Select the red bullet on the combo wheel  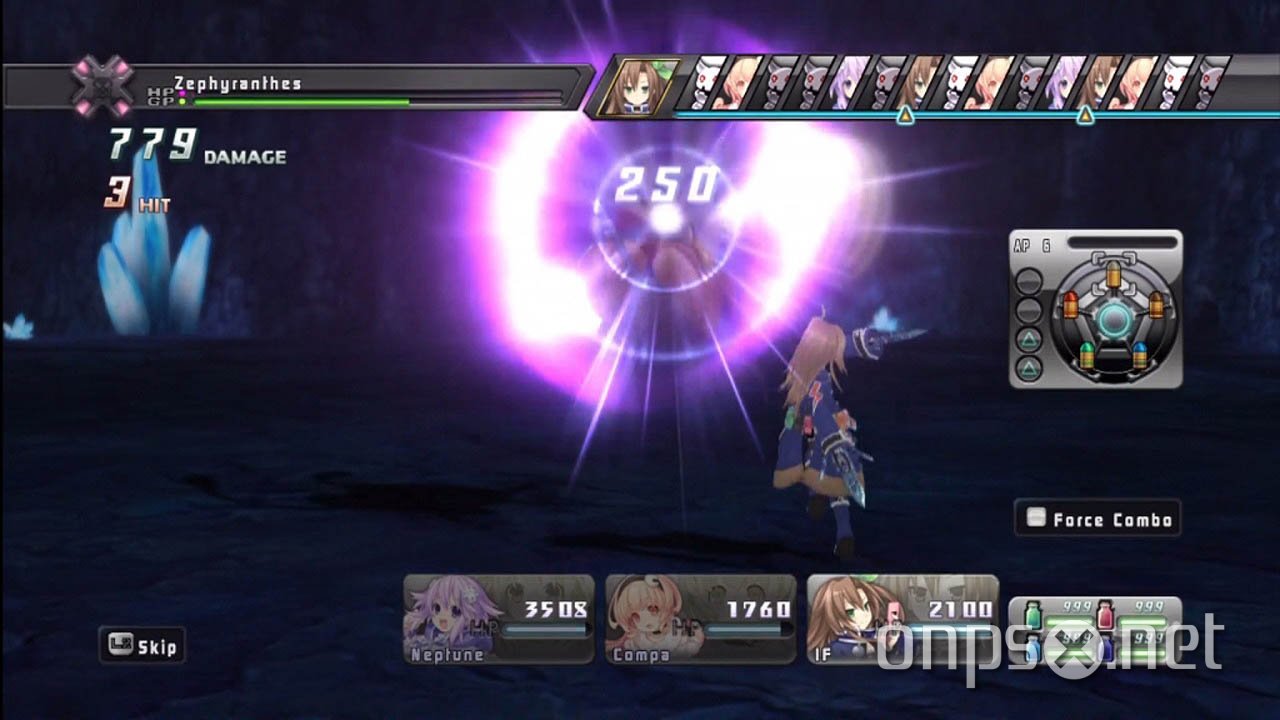[x=1070, y=302]
